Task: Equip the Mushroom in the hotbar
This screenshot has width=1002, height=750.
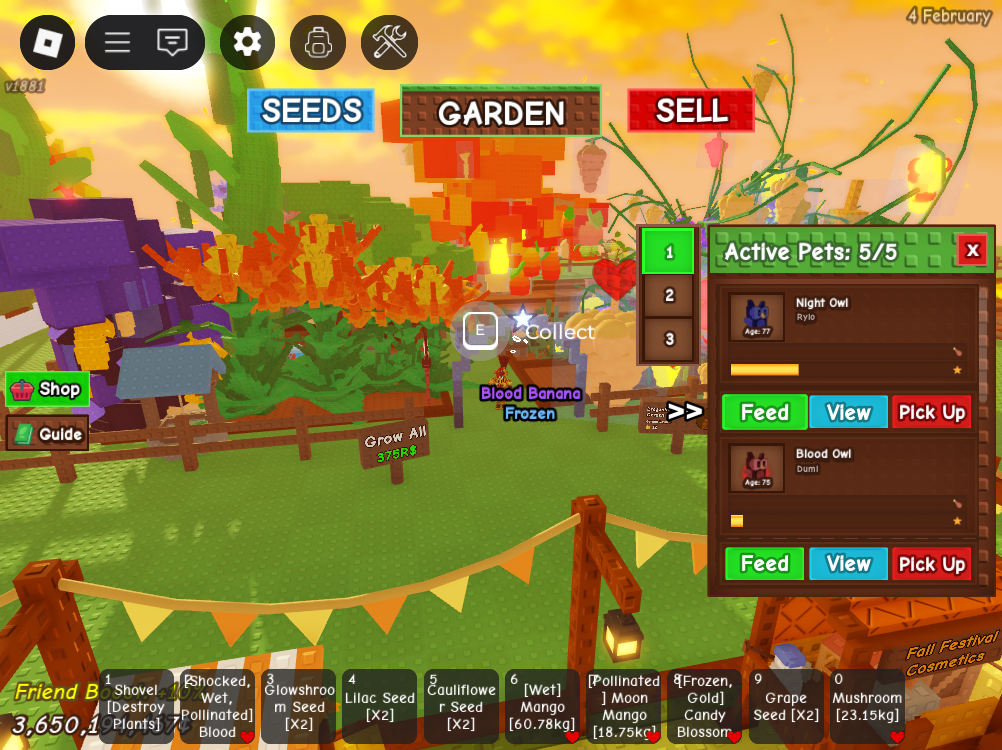Action: click(867, 707)
